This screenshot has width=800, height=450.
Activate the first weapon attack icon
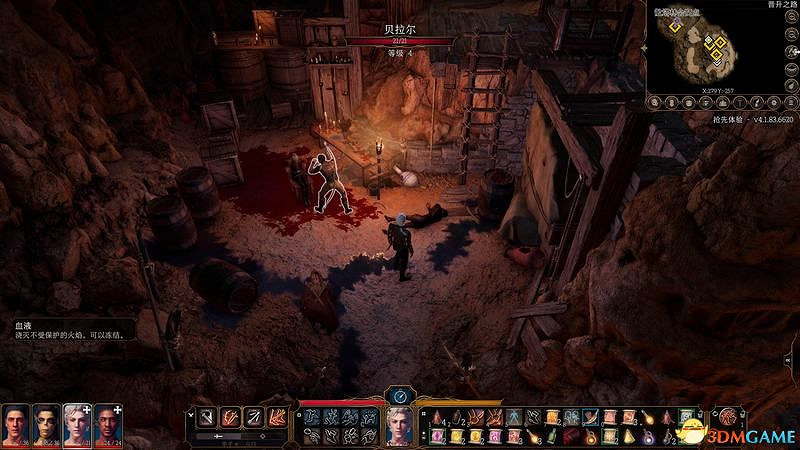pyautogui.click(x=206, y=417)
